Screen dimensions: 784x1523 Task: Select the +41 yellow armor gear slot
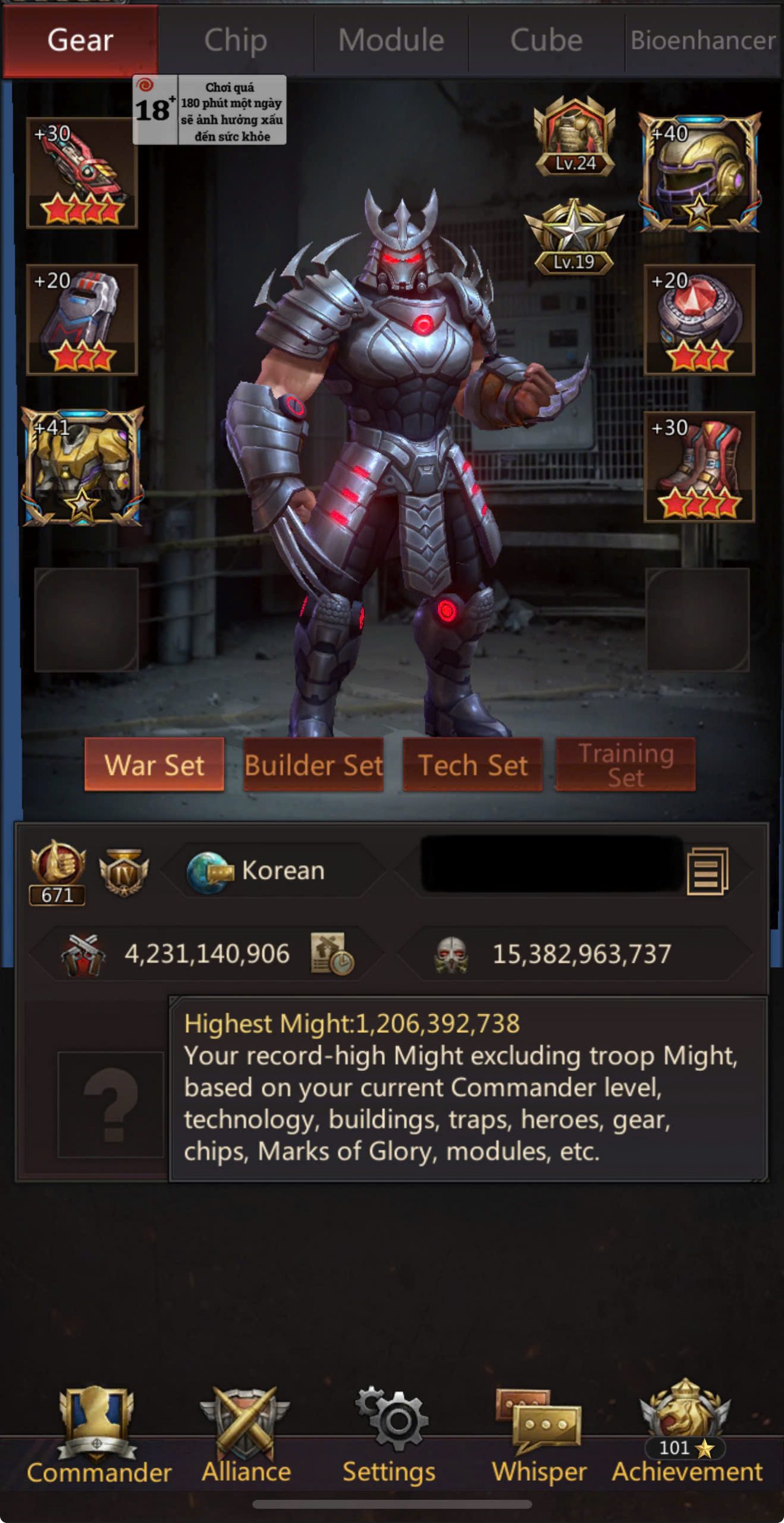(82, 467)
